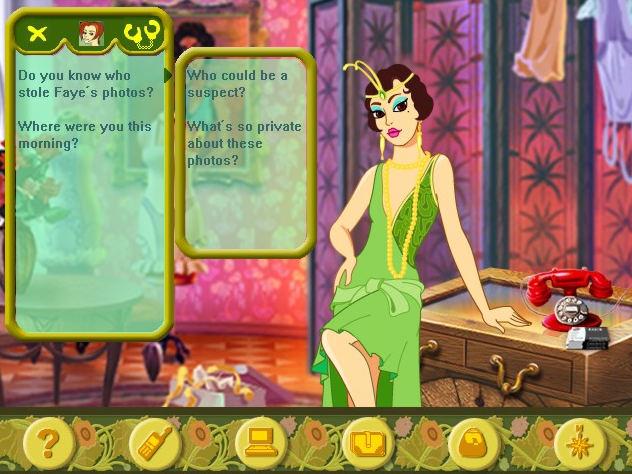
Task: Close the dialogue panel with the X
Action: pyautogui.click(x=38, y=34)
